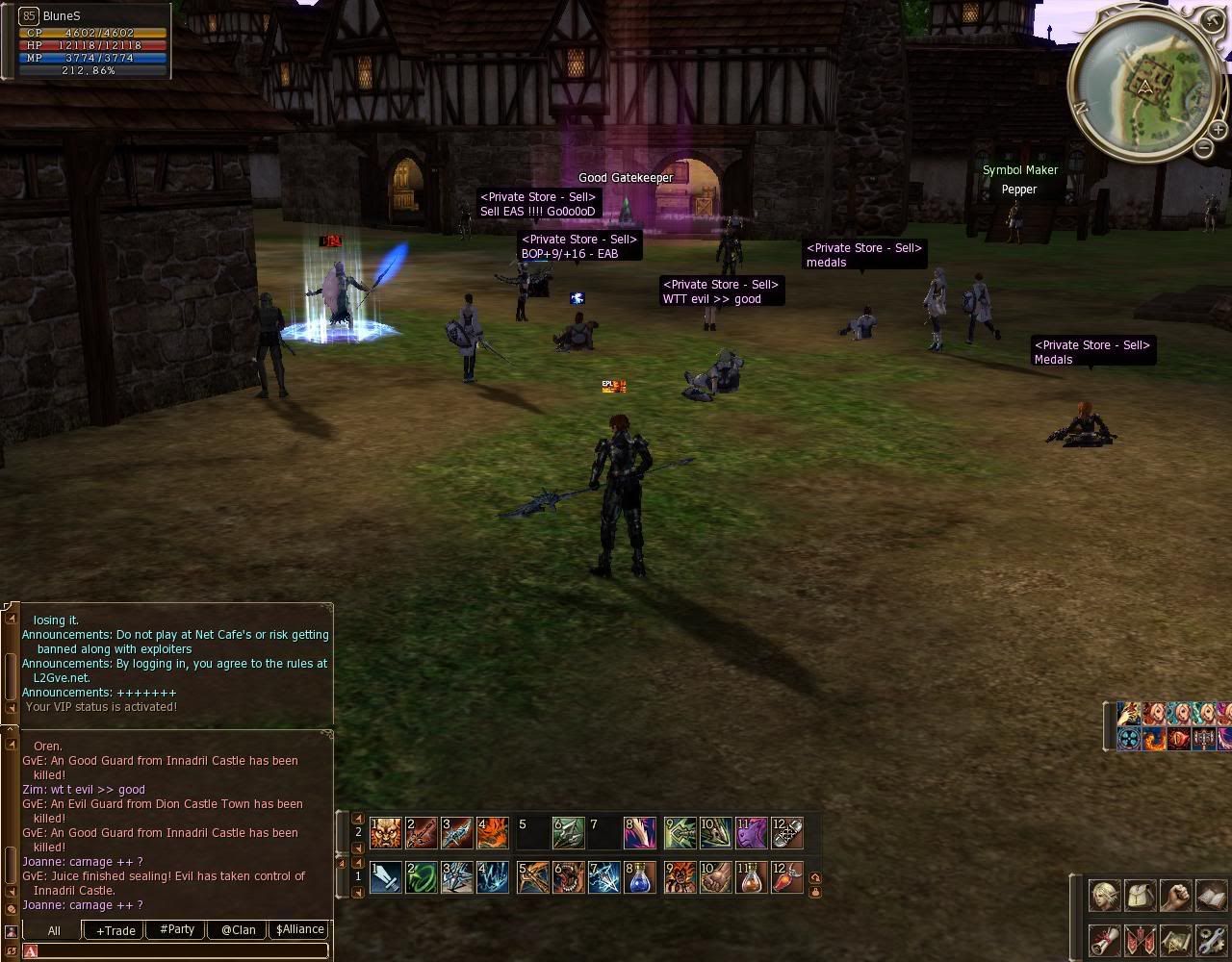
Task: Open character status via elf portrait icon
Action: click(1104, 896)
